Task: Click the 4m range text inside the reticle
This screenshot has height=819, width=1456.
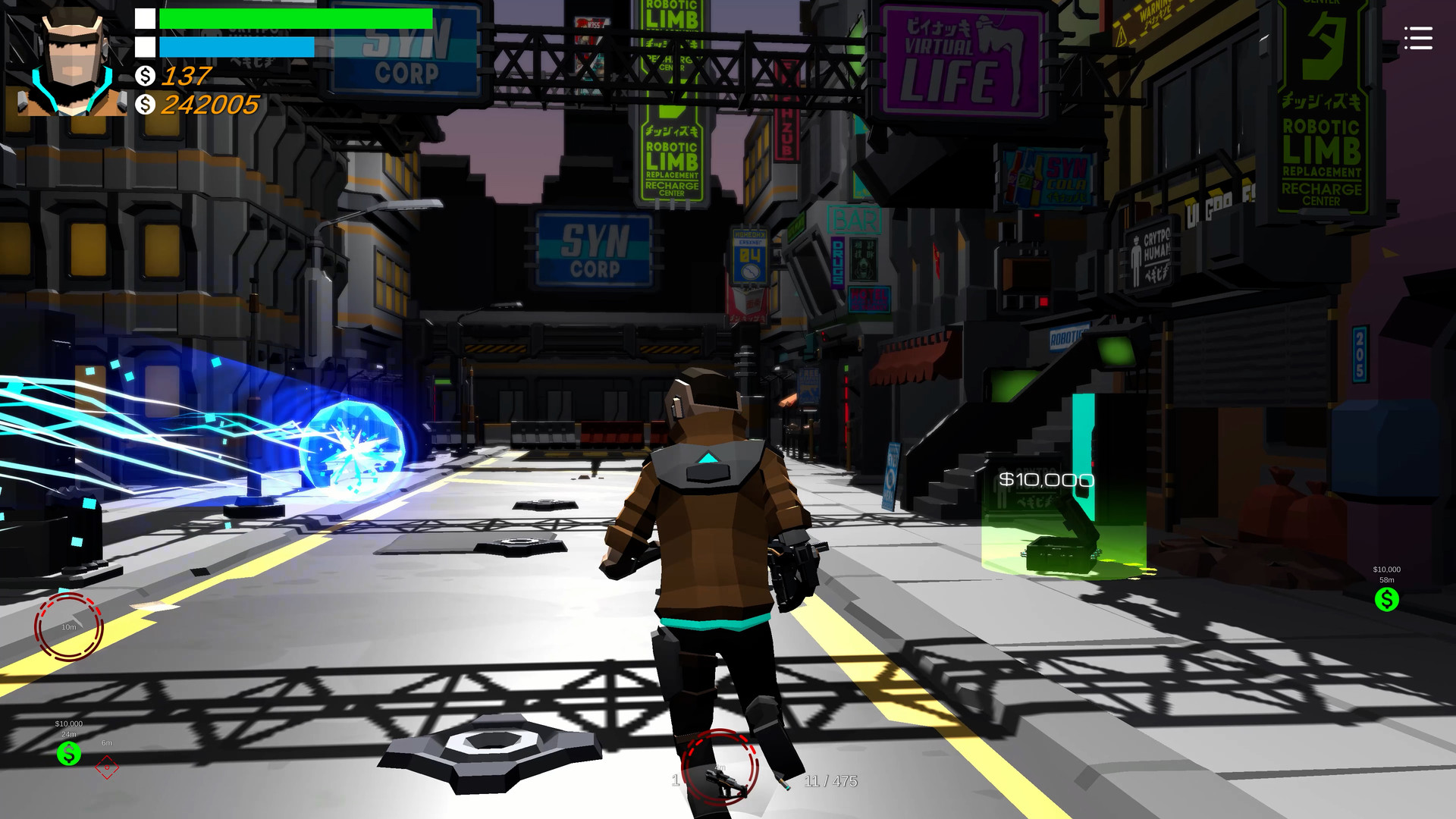Action: (x=720, y=767)
